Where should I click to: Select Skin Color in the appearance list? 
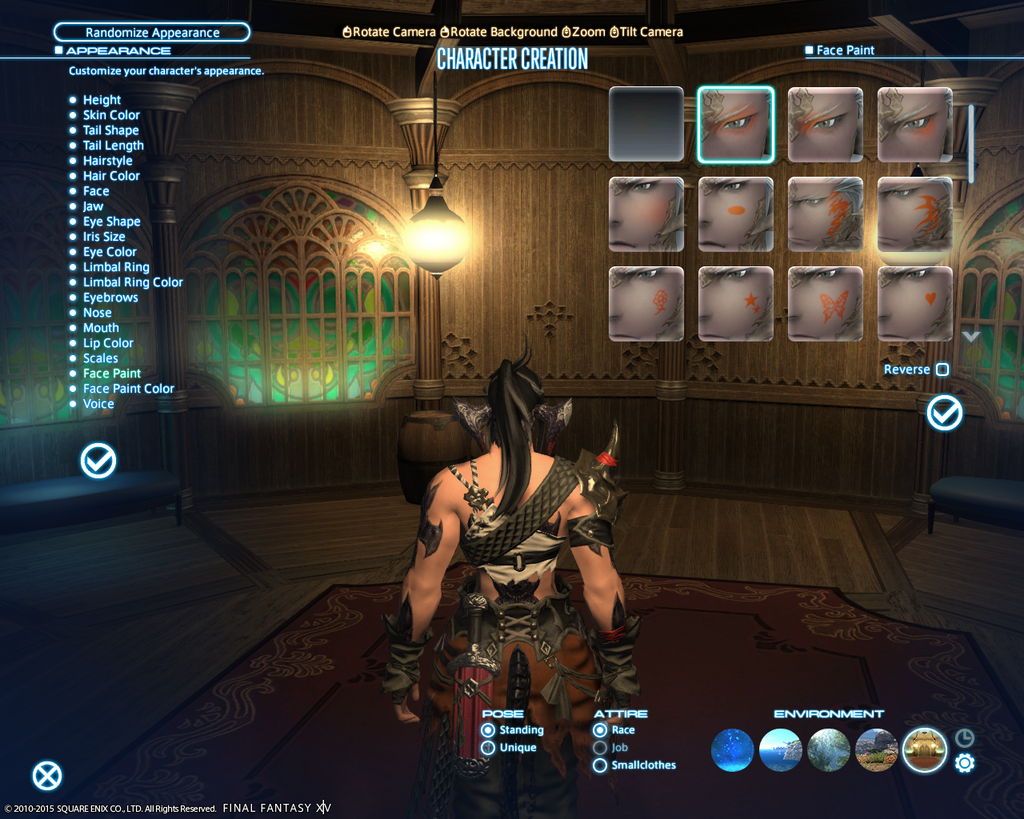click(111, 115)
